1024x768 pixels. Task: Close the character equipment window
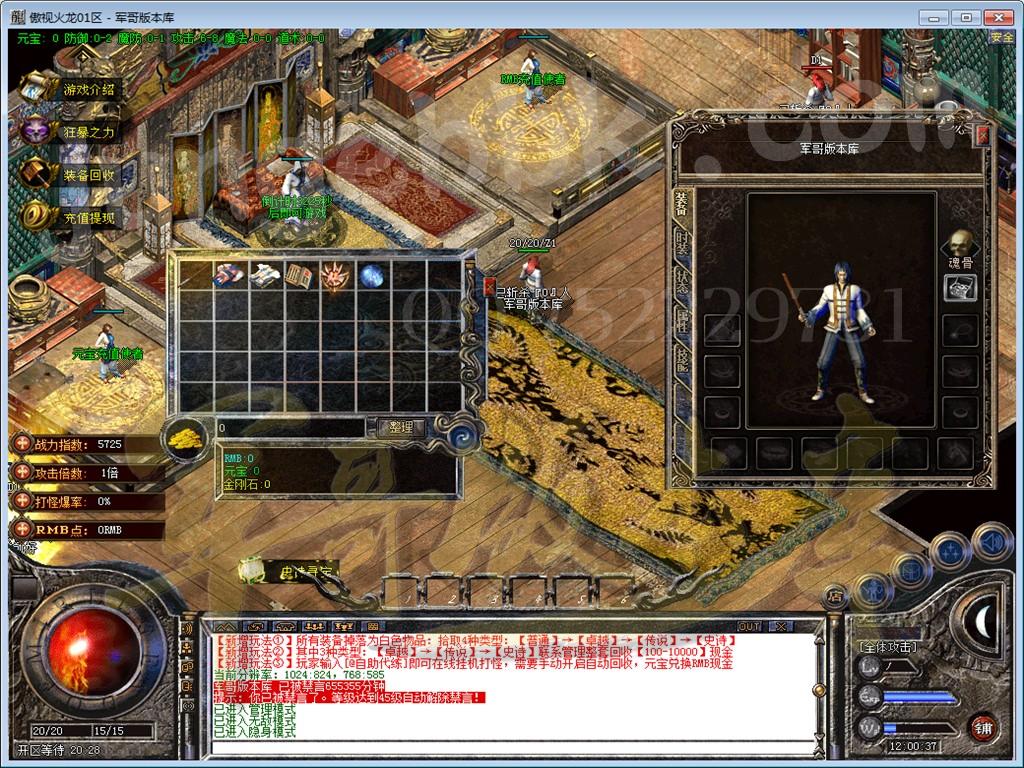coord(982,136)
